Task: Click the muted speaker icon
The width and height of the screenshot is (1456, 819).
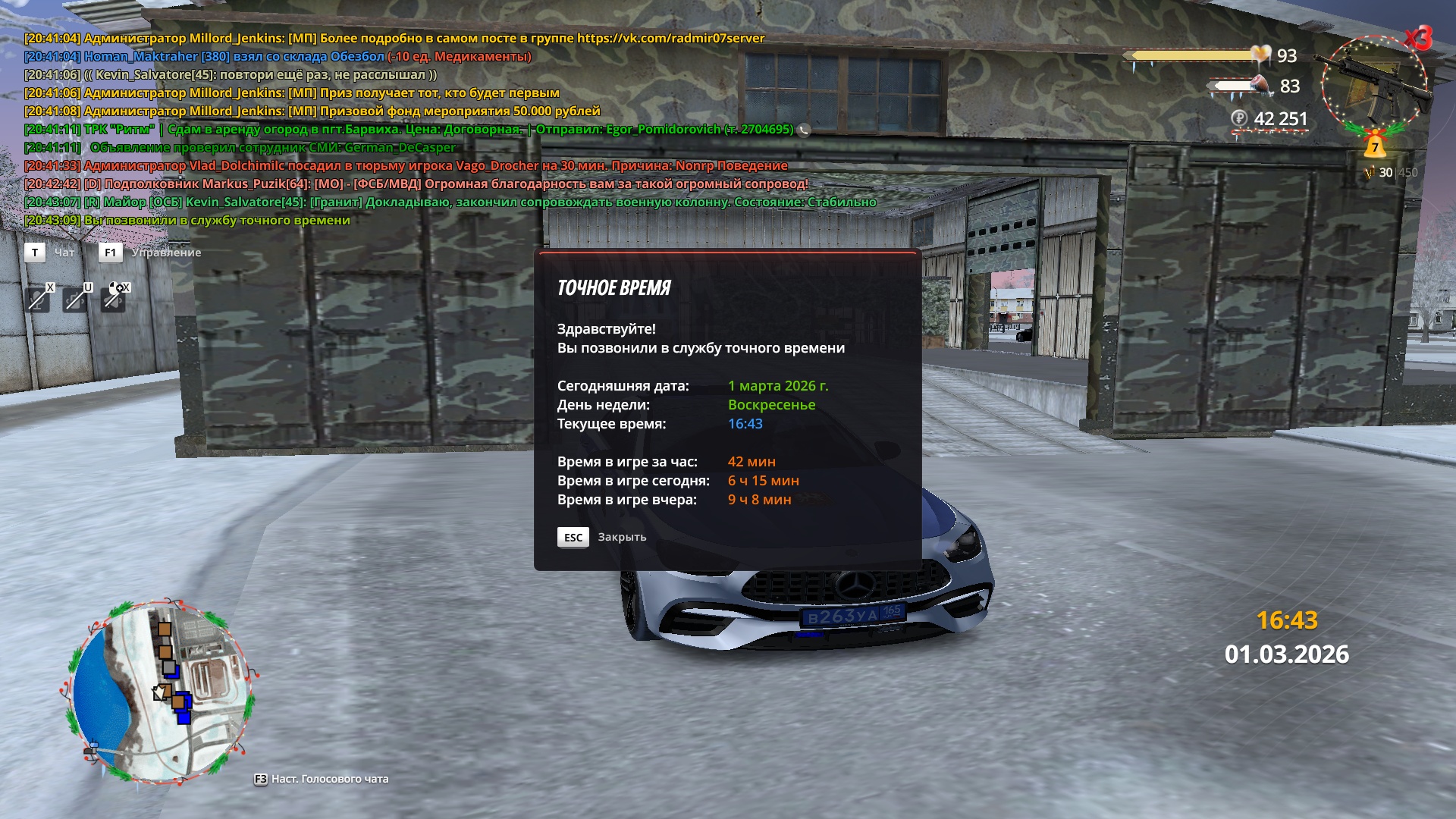Action: pos(114,299)
